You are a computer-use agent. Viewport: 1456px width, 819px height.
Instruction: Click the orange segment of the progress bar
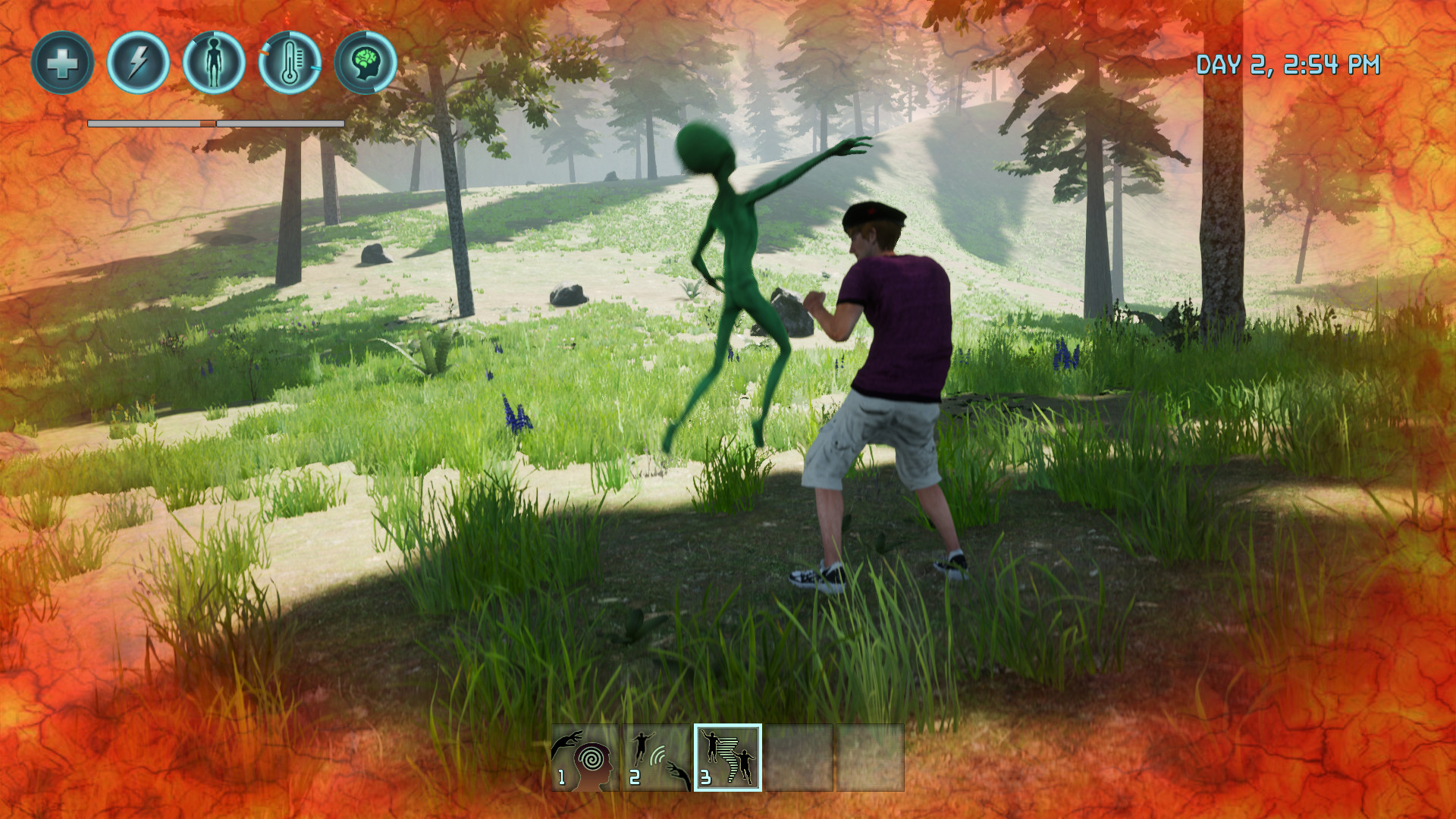[206, 121]
